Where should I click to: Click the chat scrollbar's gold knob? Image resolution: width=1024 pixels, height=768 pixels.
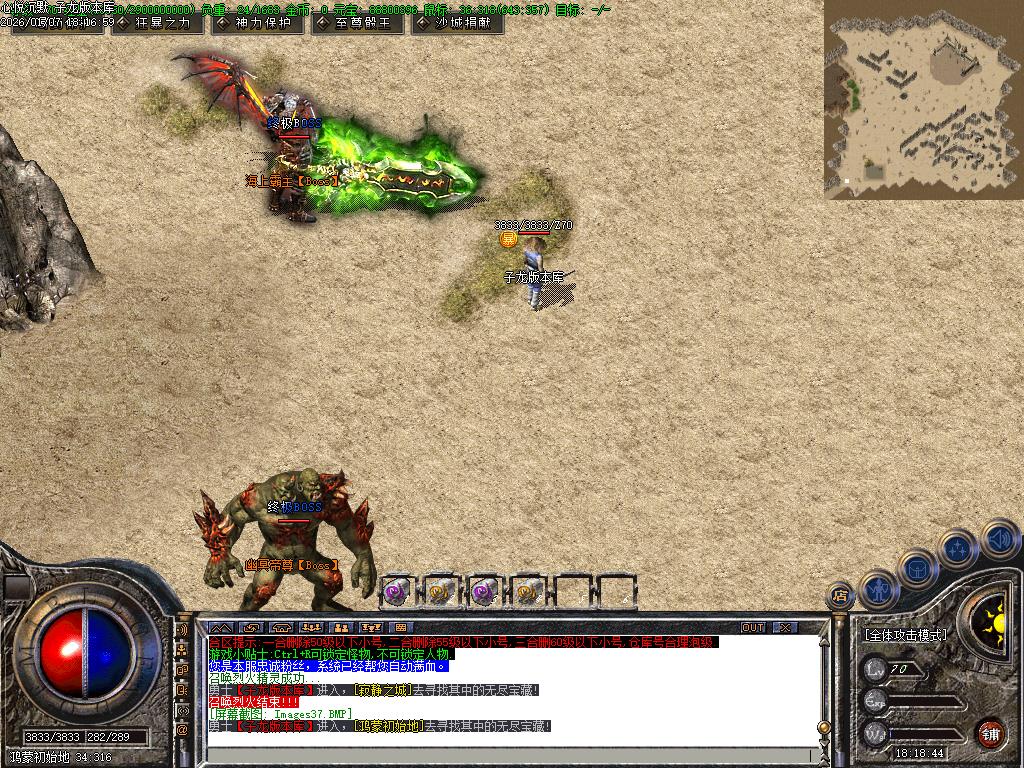(824, 727)
